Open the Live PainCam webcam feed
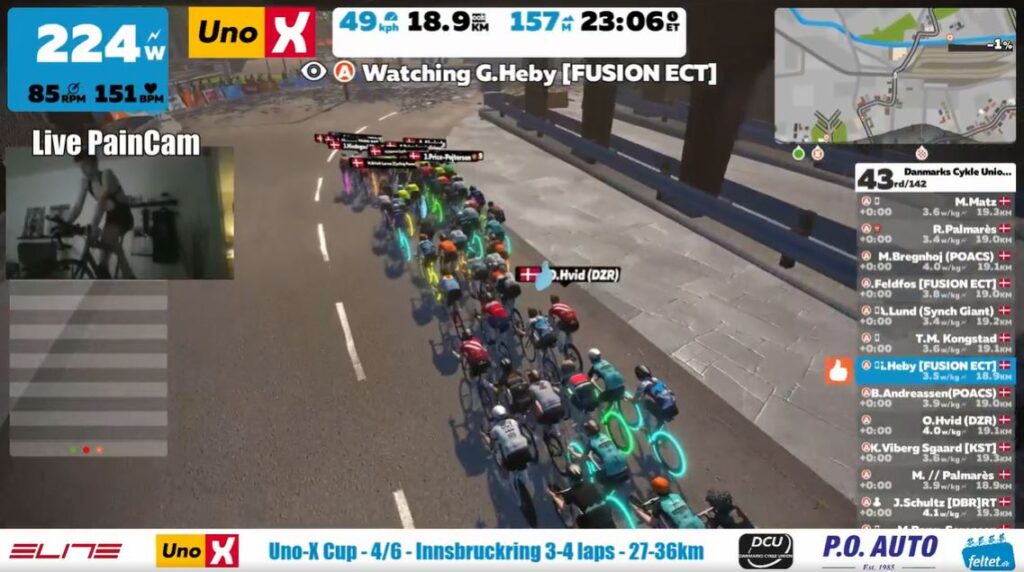 [x=120, y=212]
